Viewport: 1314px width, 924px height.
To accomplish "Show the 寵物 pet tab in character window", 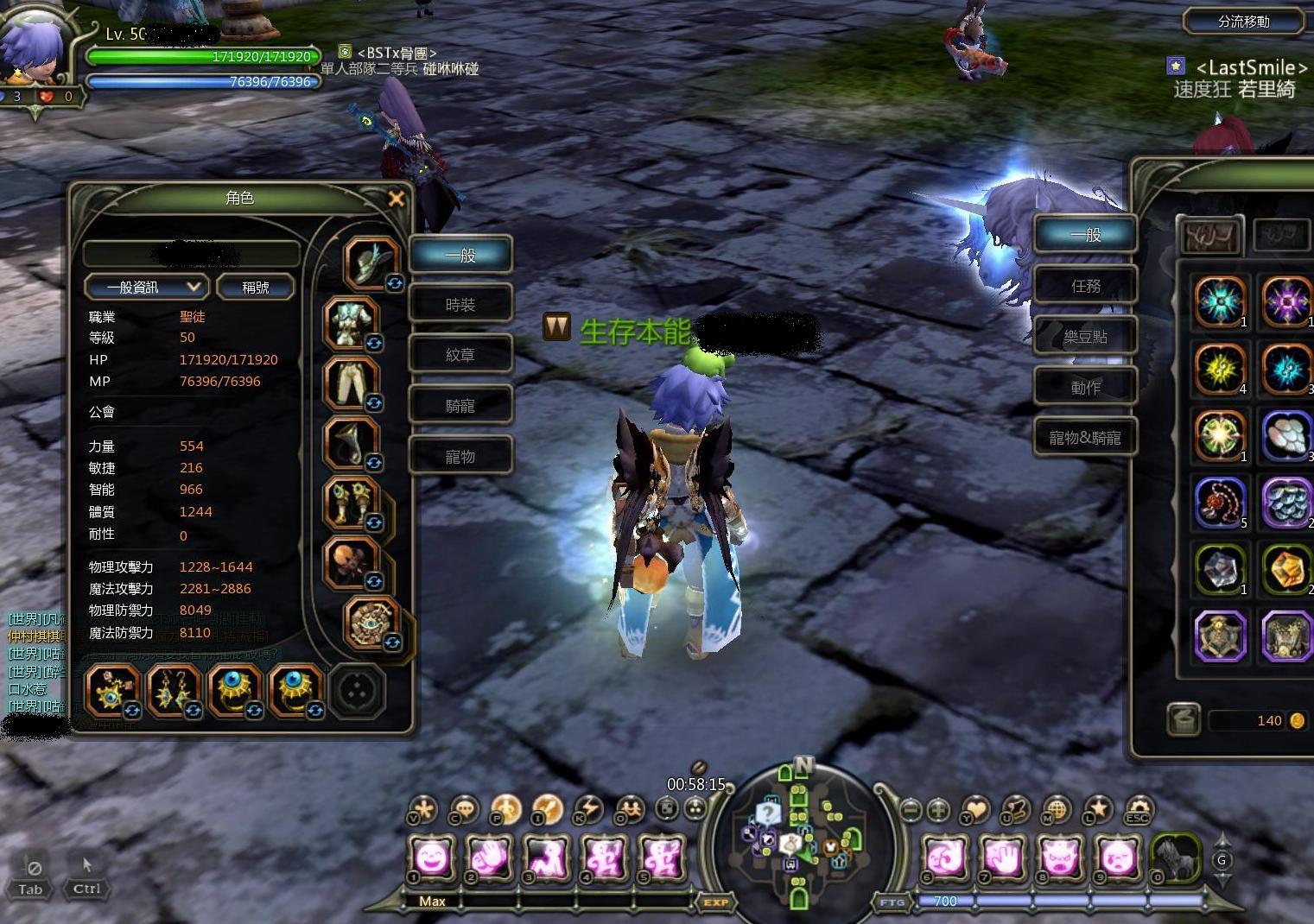I will click(460, 456).
